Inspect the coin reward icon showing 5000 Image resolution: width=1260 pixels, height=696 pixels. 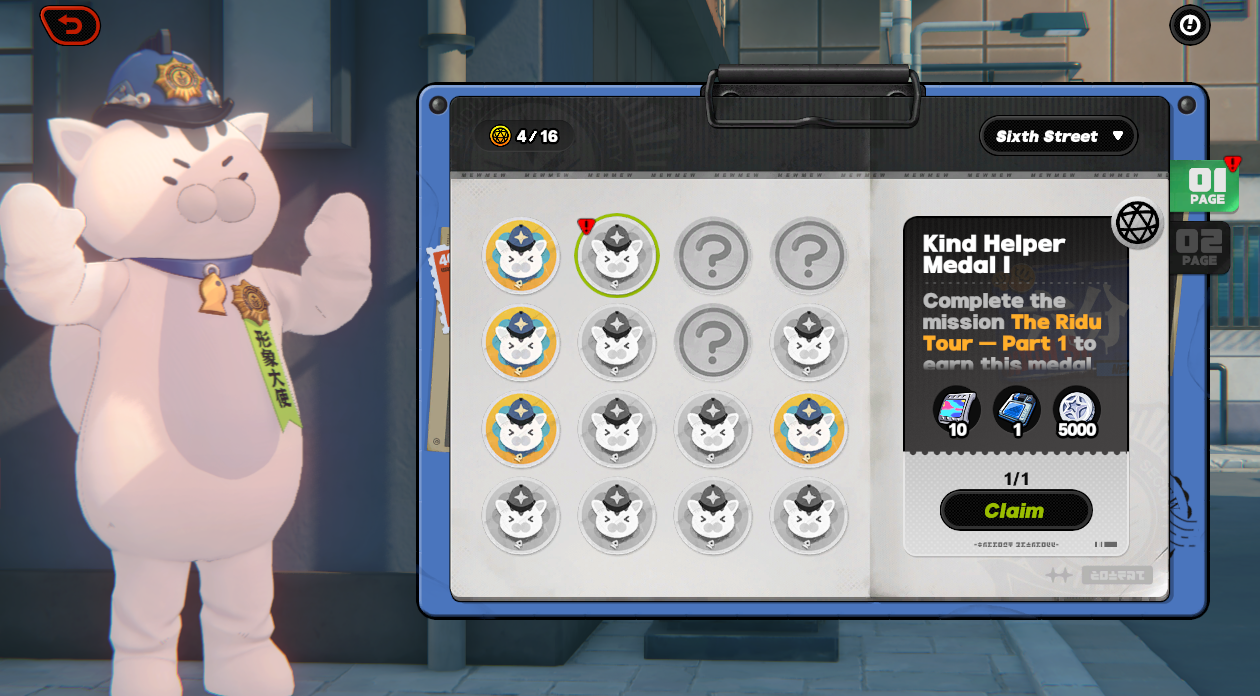pos(1077,411)
